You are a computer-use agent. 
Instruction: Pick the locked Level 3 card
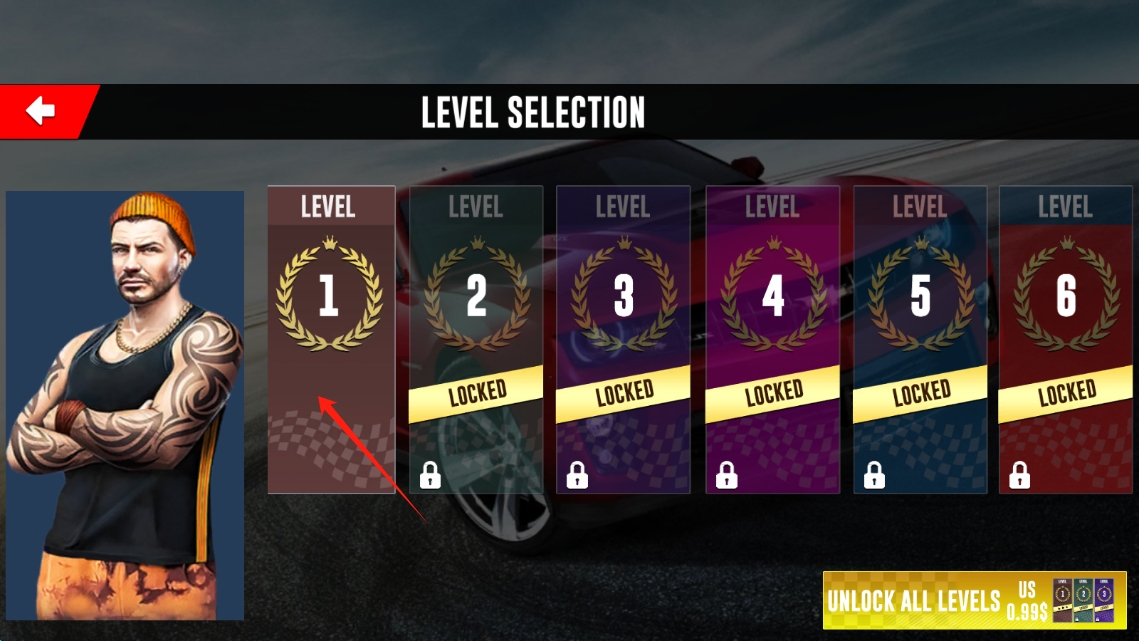(x=623, y=339)
